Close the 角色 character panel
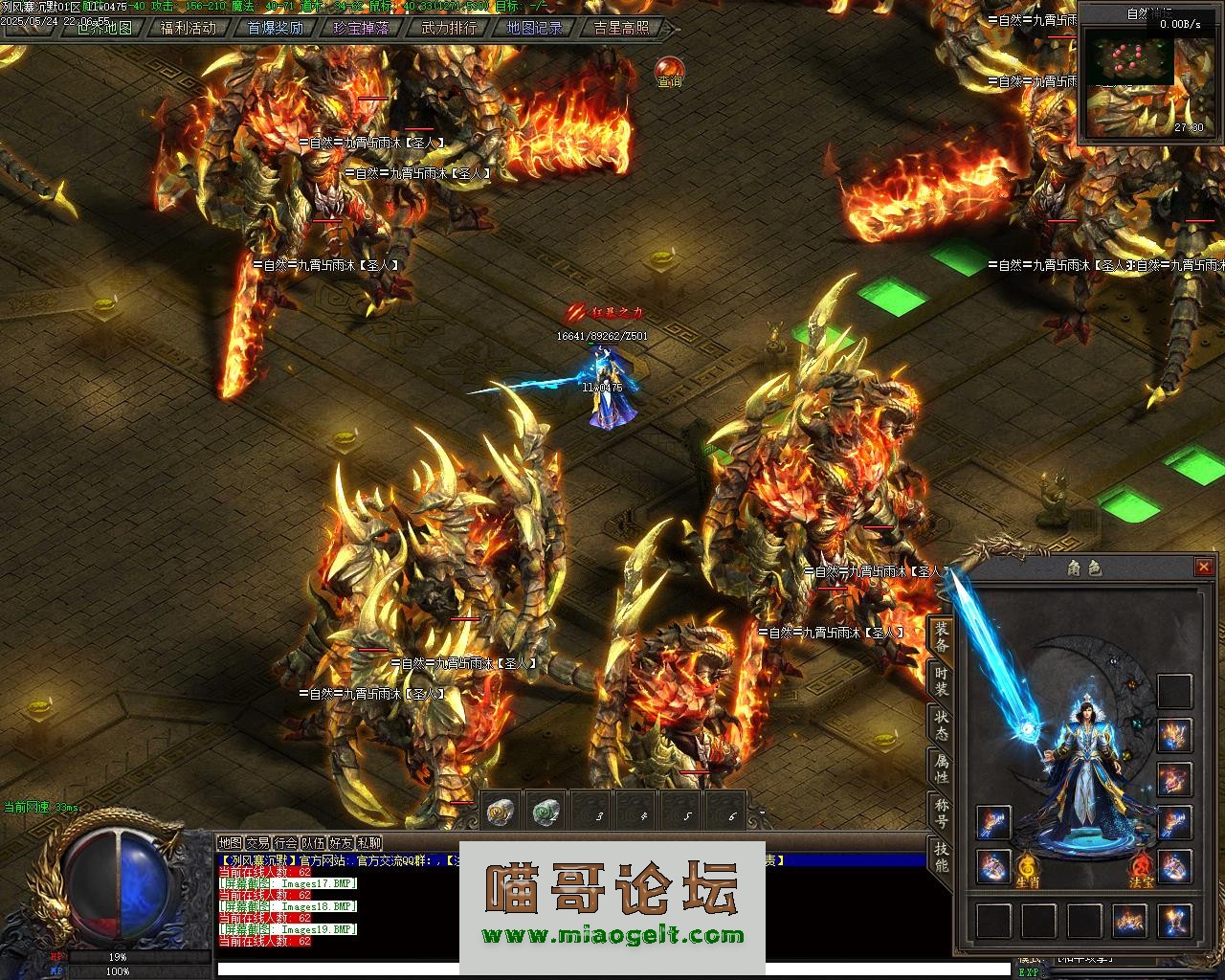 [1203, 568]
